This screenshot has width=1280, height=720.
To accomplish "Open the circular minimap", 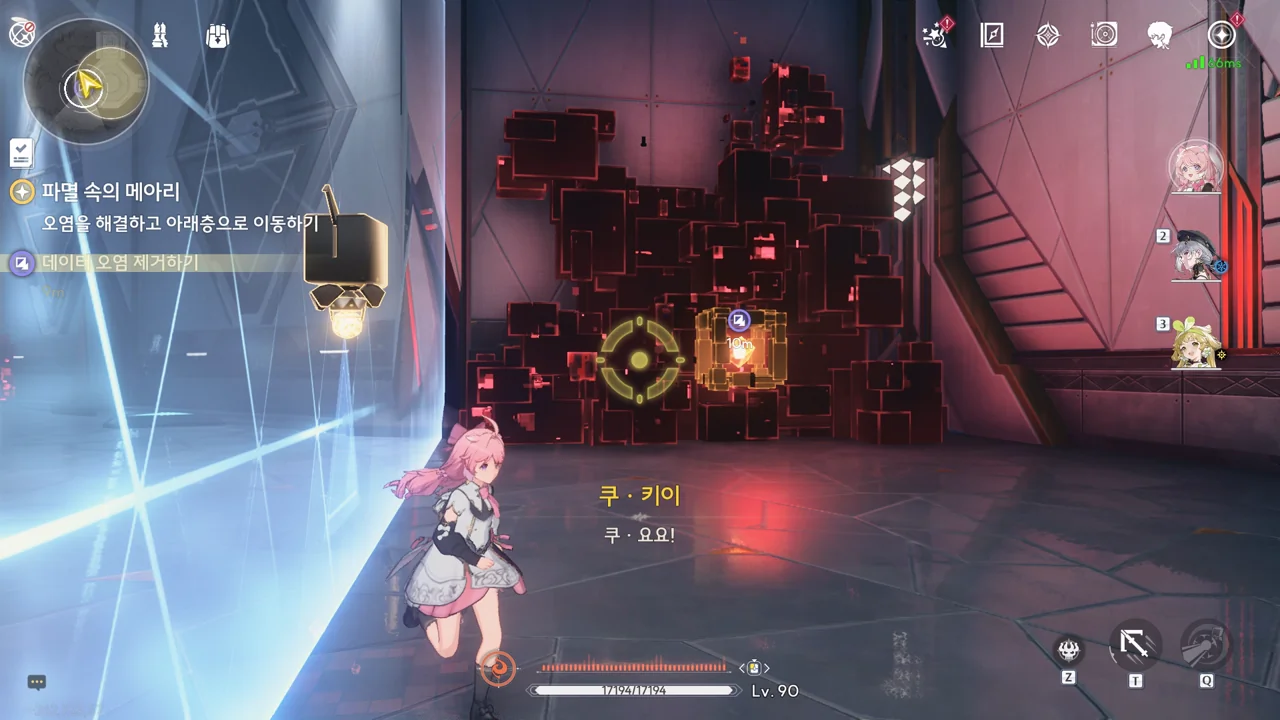I will (85, 81).
